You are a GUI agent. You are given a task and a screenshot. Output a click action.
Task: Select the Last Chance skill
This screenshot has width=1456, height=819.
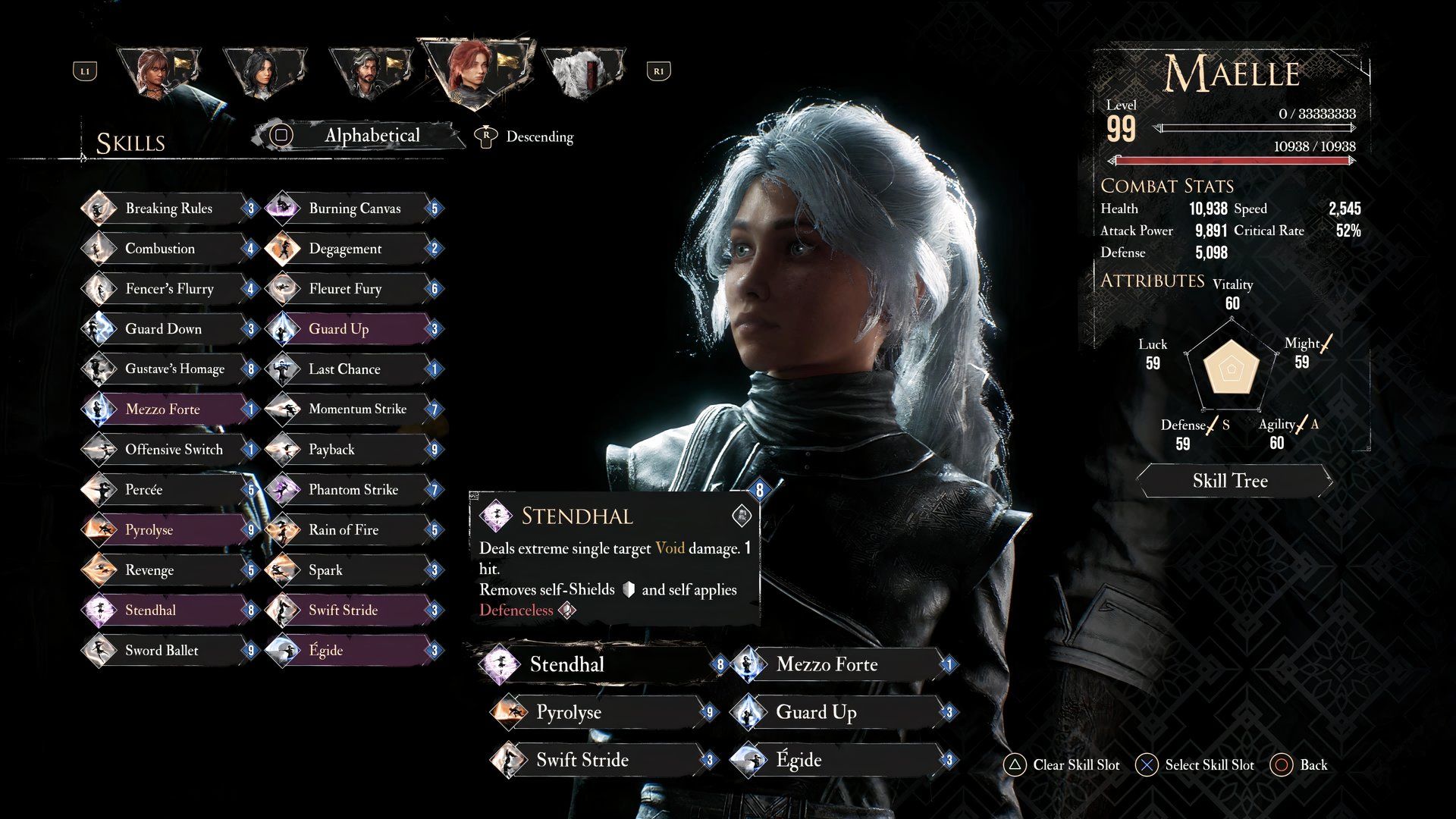pyautogui.click(x=344, y=369)
